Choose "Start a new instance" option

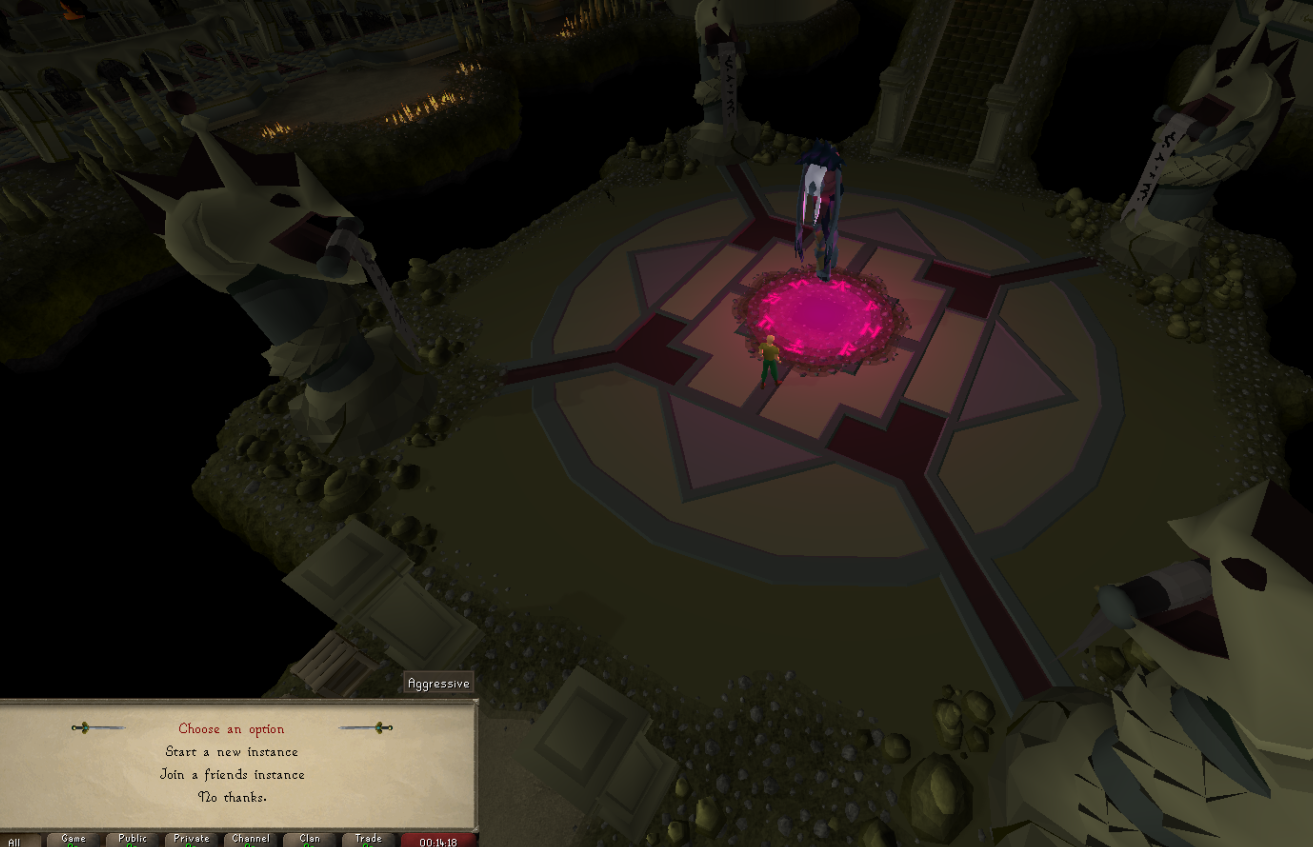[232, 752]
